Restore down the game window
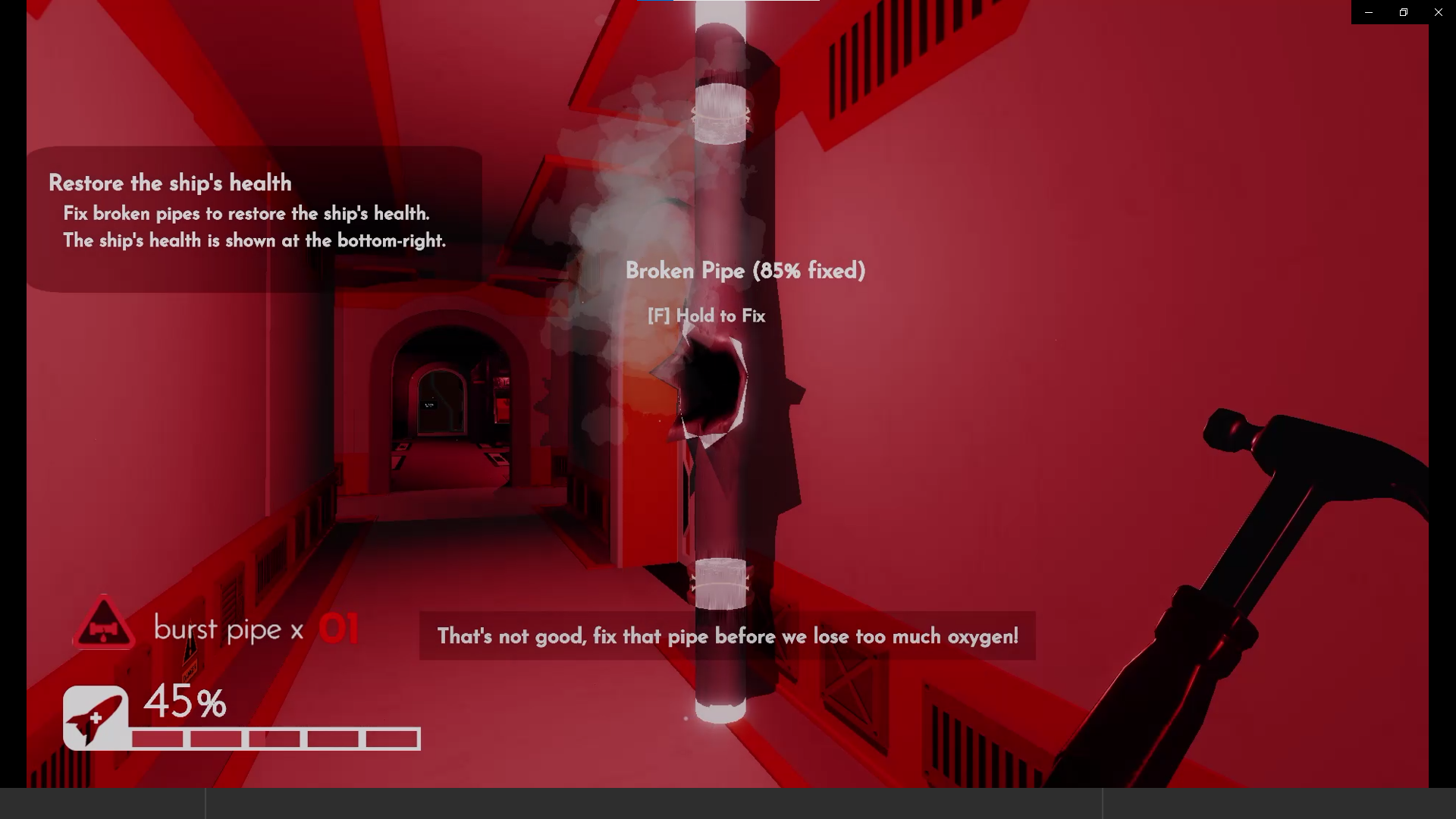The height and width of the screenshot is (819, 1456). (1404, 12)
